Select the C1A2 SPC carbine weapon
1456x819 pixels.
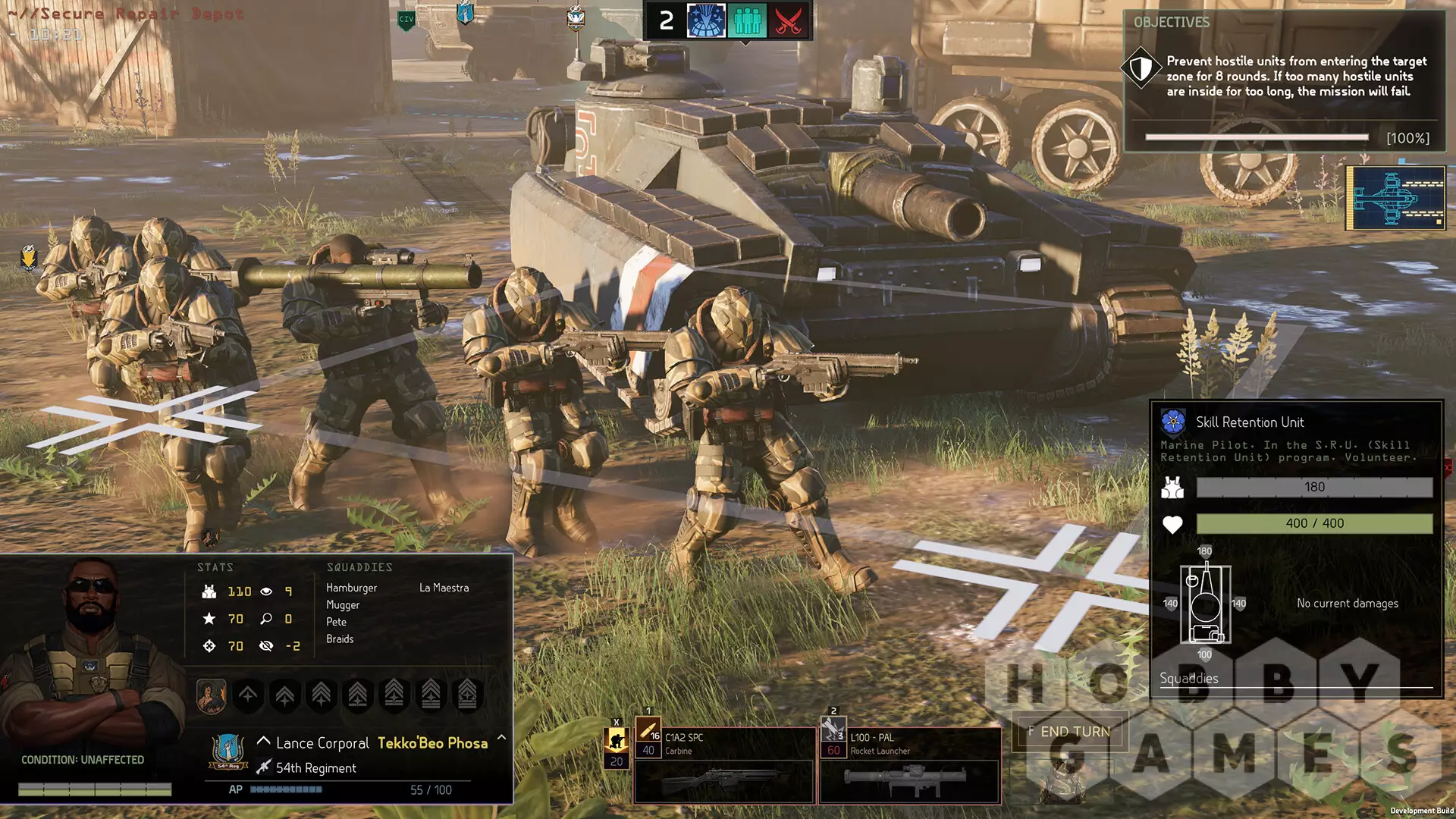[x=724, y=764]
